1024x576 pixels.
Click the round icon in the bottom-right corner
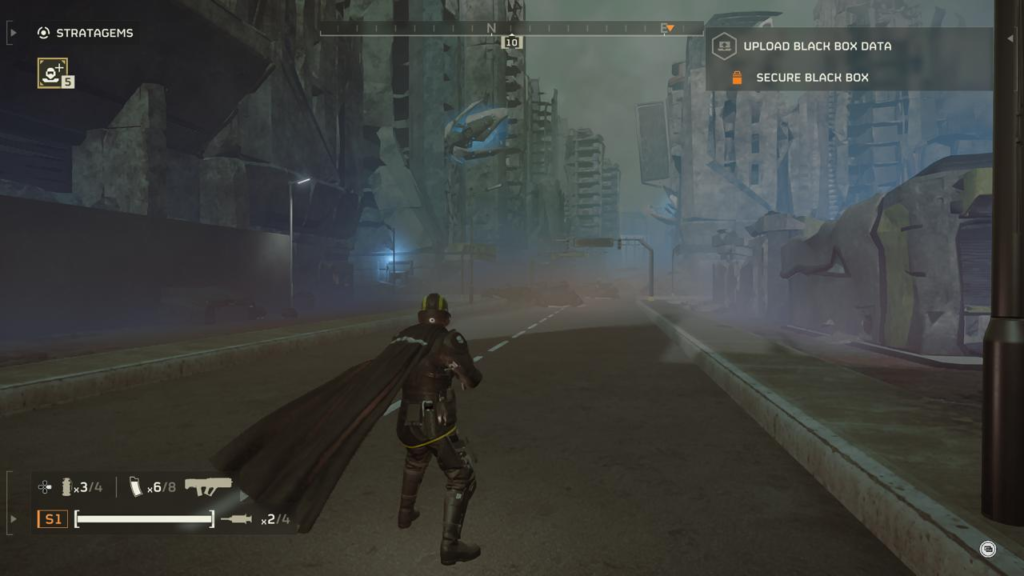coord(987,548)
